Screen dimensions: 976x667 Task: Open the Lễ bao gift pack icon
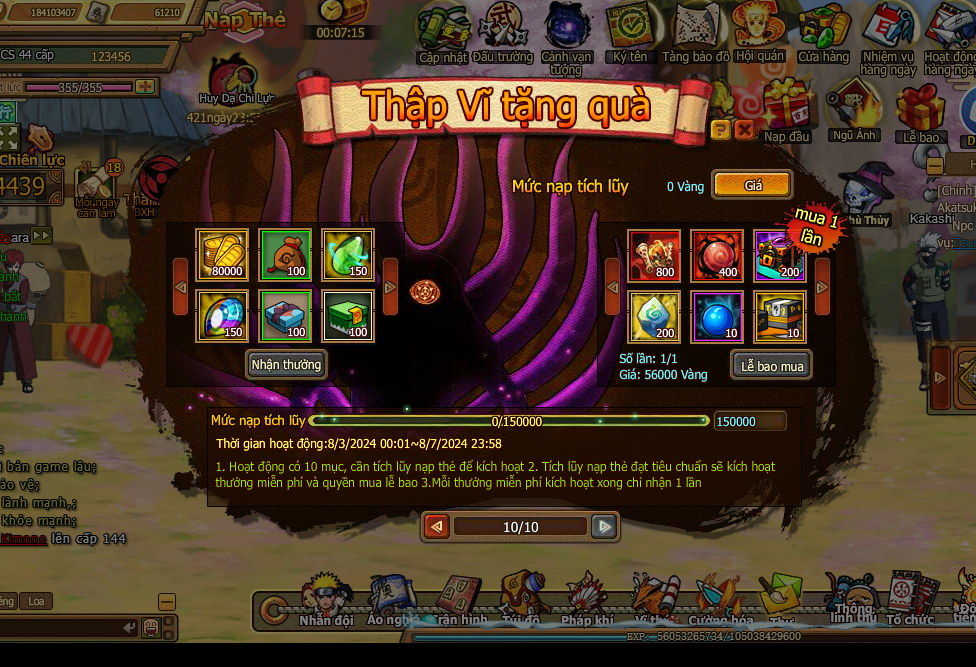pos(920,112)
